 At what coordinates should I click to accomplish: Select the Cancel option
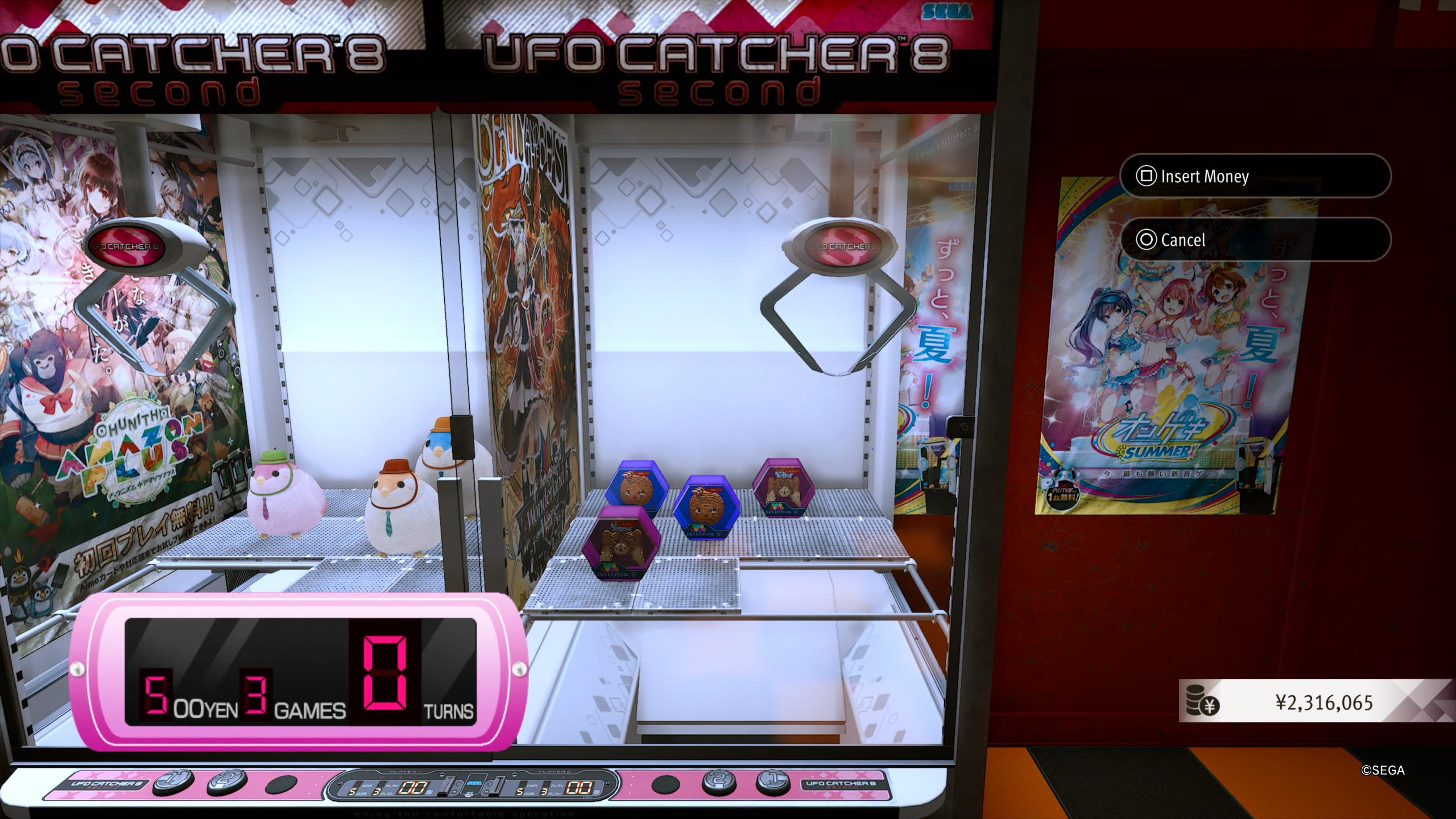coord(1254,240)
